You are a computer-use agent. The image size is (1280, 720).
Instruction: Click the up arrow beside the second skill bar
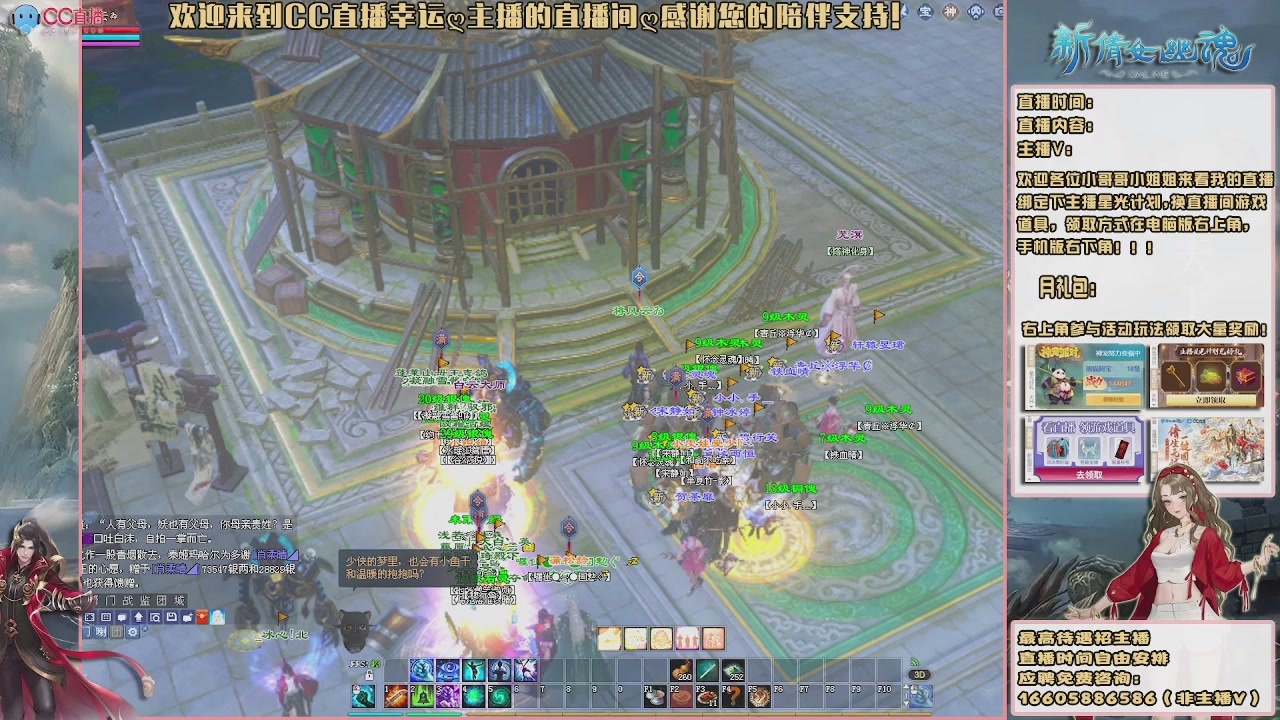[906, 686]
